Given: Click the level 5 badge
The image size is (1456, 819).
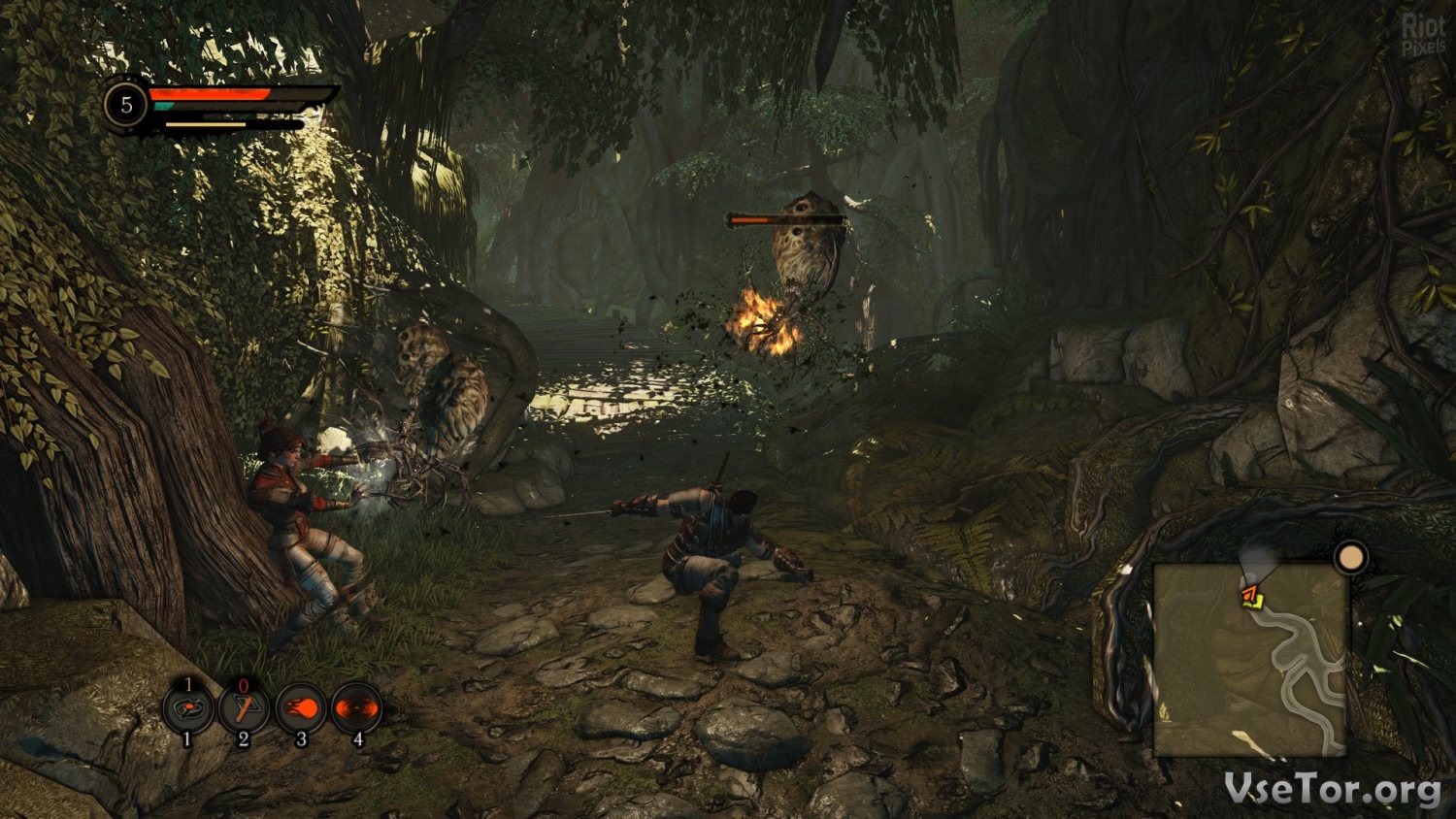Looking at the screenshot, I should 126,104.
